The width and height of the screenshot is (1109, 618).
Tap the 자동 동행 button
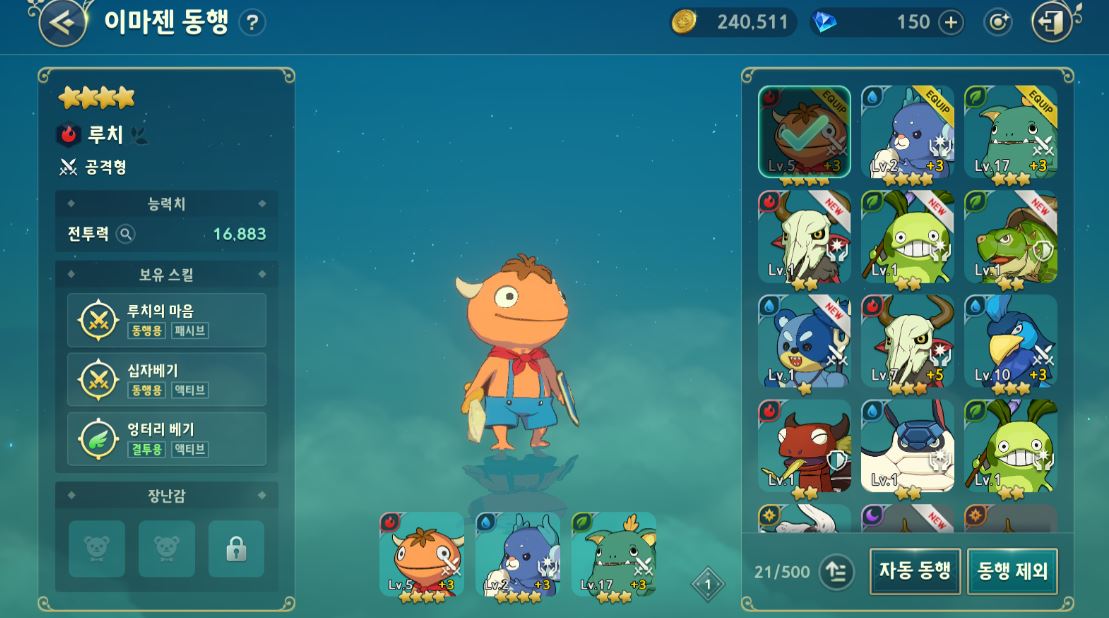click(914, 571)
